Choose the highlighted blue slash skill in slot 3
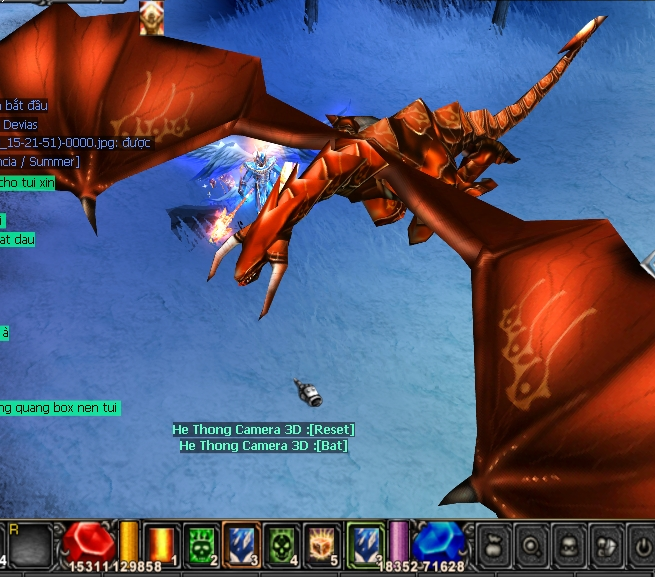655x577 pixels. pos(241,545)
